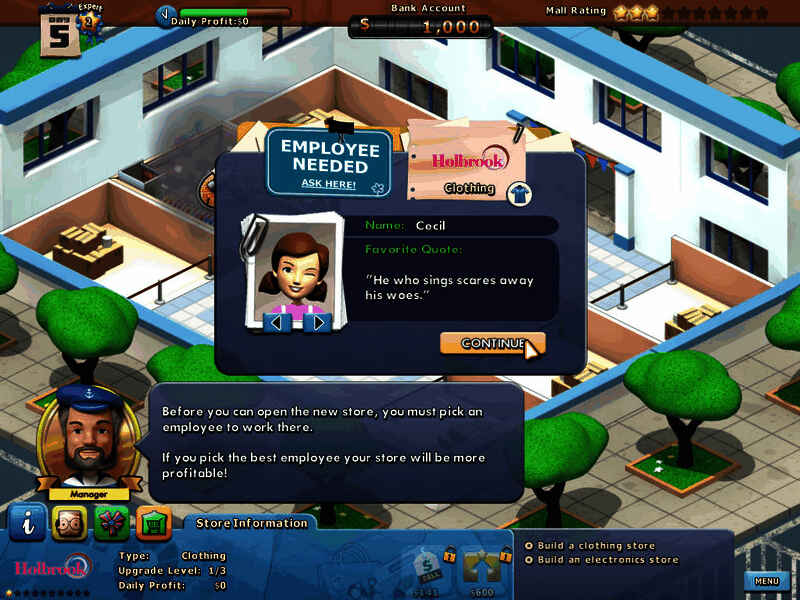Image resolution: width=800 pixels, height=600 pixels.
Task: Select the blue info tab icon
Action: tap(27, 522)
